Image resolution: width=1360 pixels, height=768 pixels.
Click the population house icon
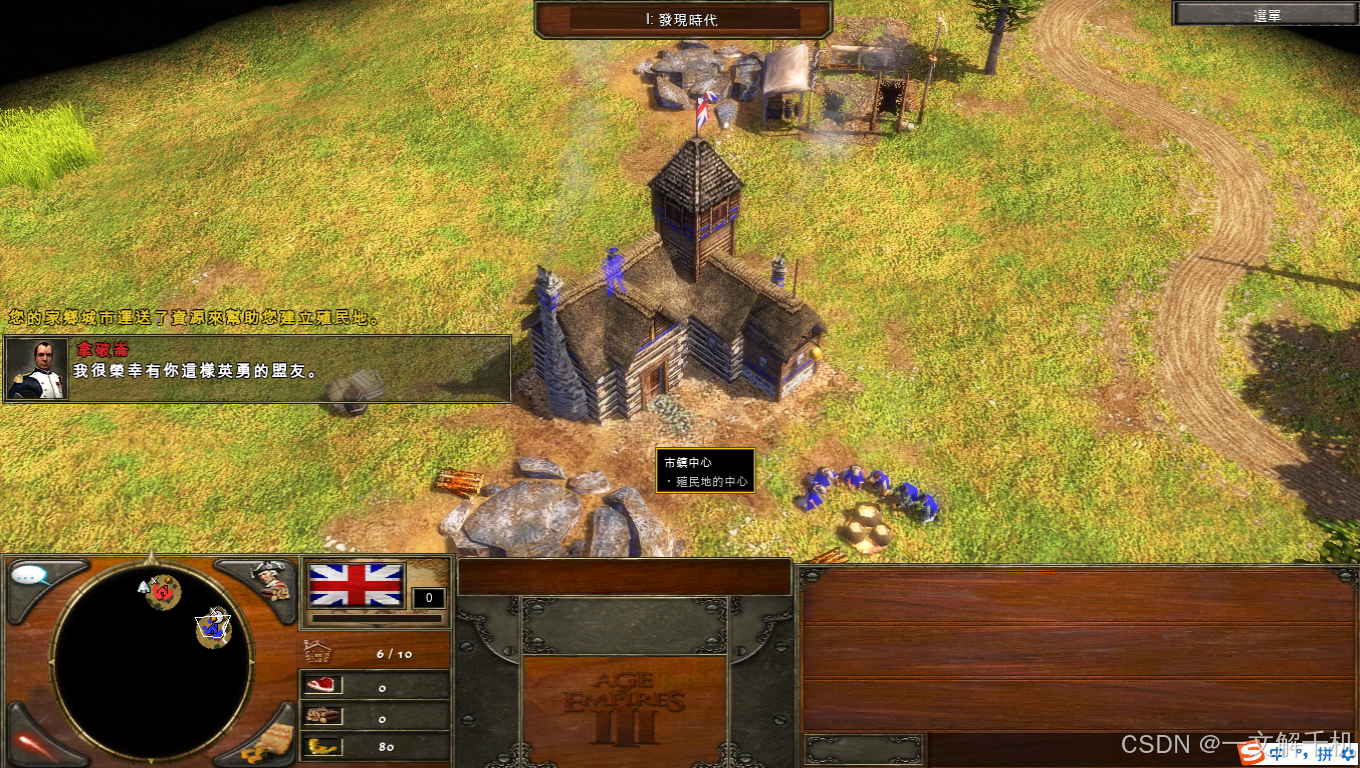coord(317,652)
